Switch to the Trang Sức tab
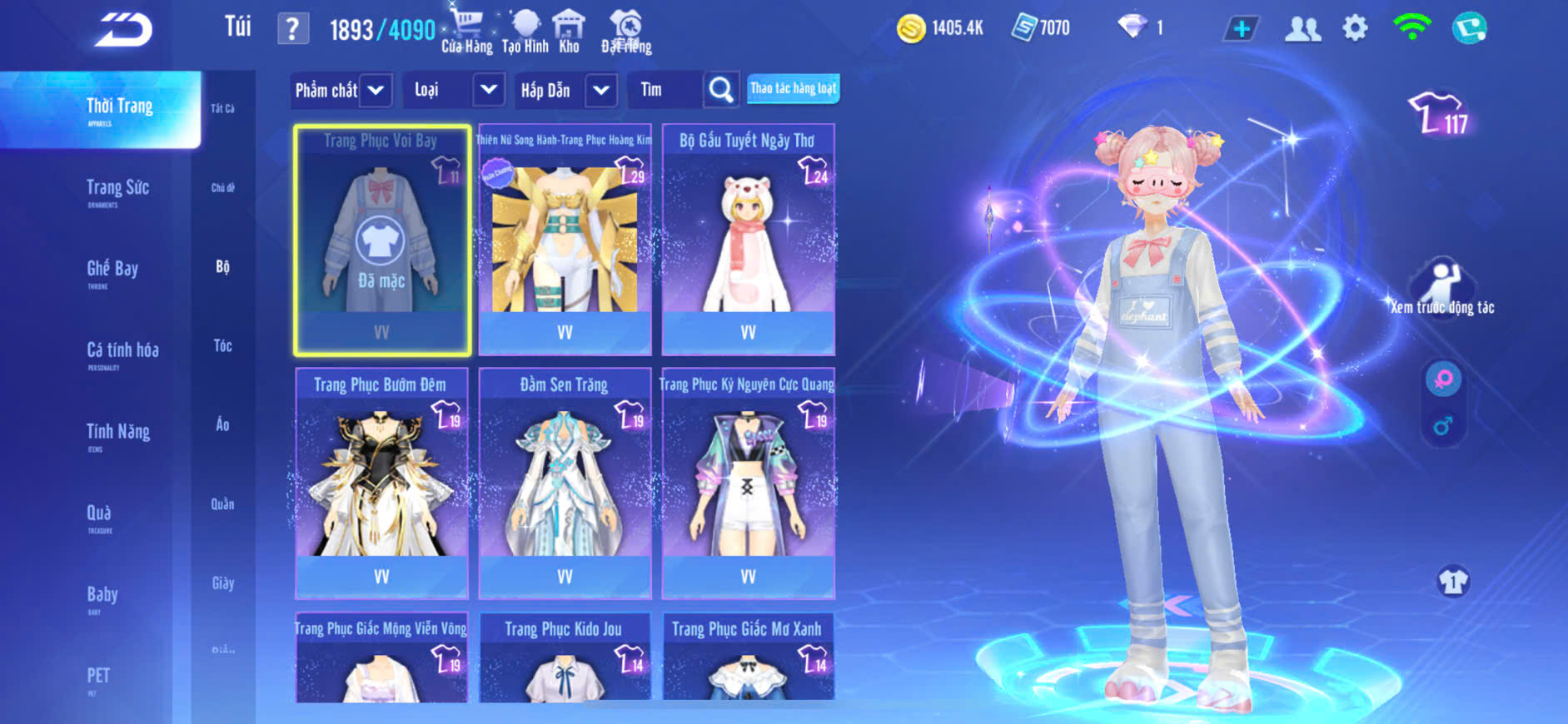Image resolution: width=1568 pixels, height=724 pixels. pyautogui.click(x=117, y=190)
